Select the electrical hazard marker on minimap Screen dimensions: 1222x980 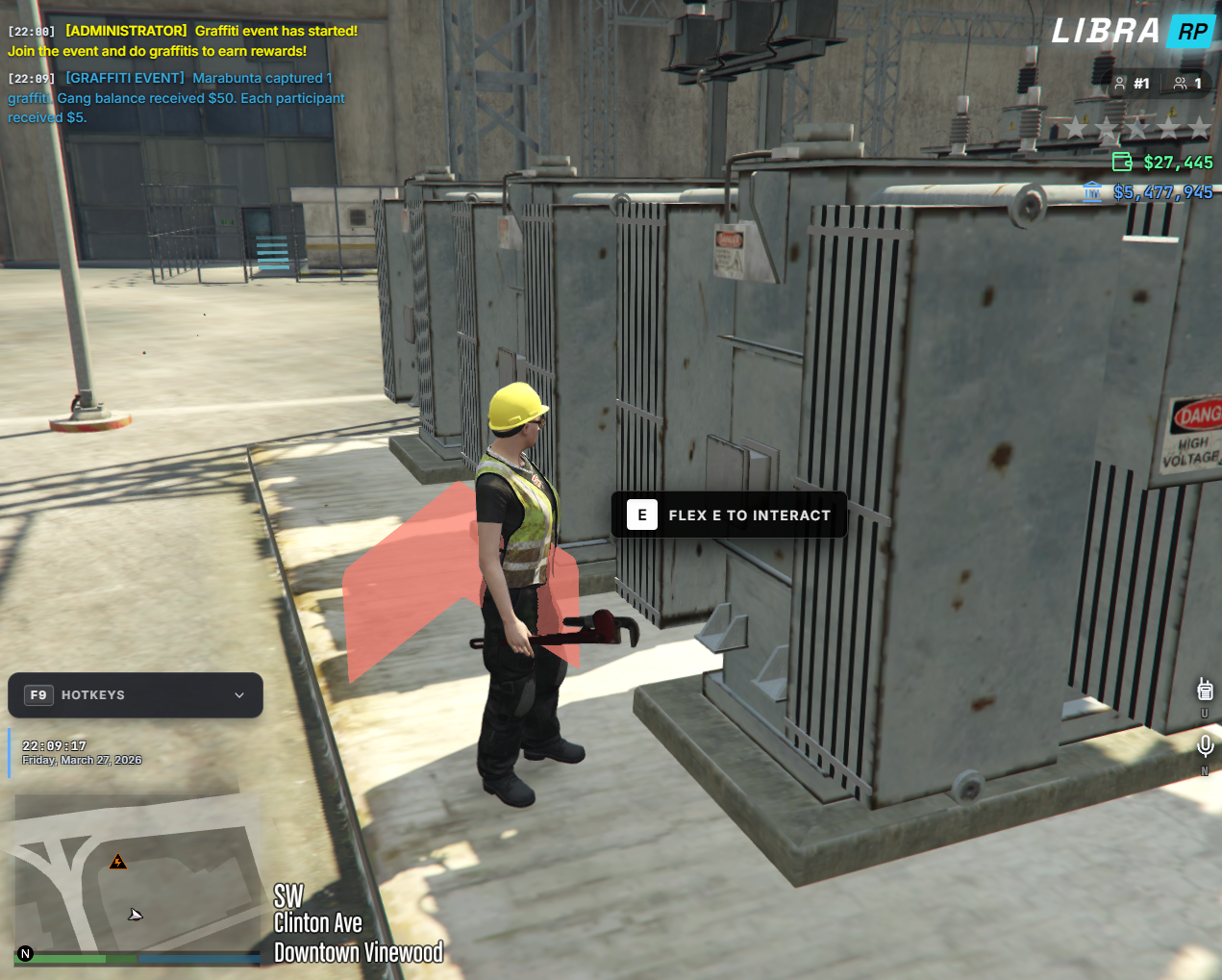point(117,862)
